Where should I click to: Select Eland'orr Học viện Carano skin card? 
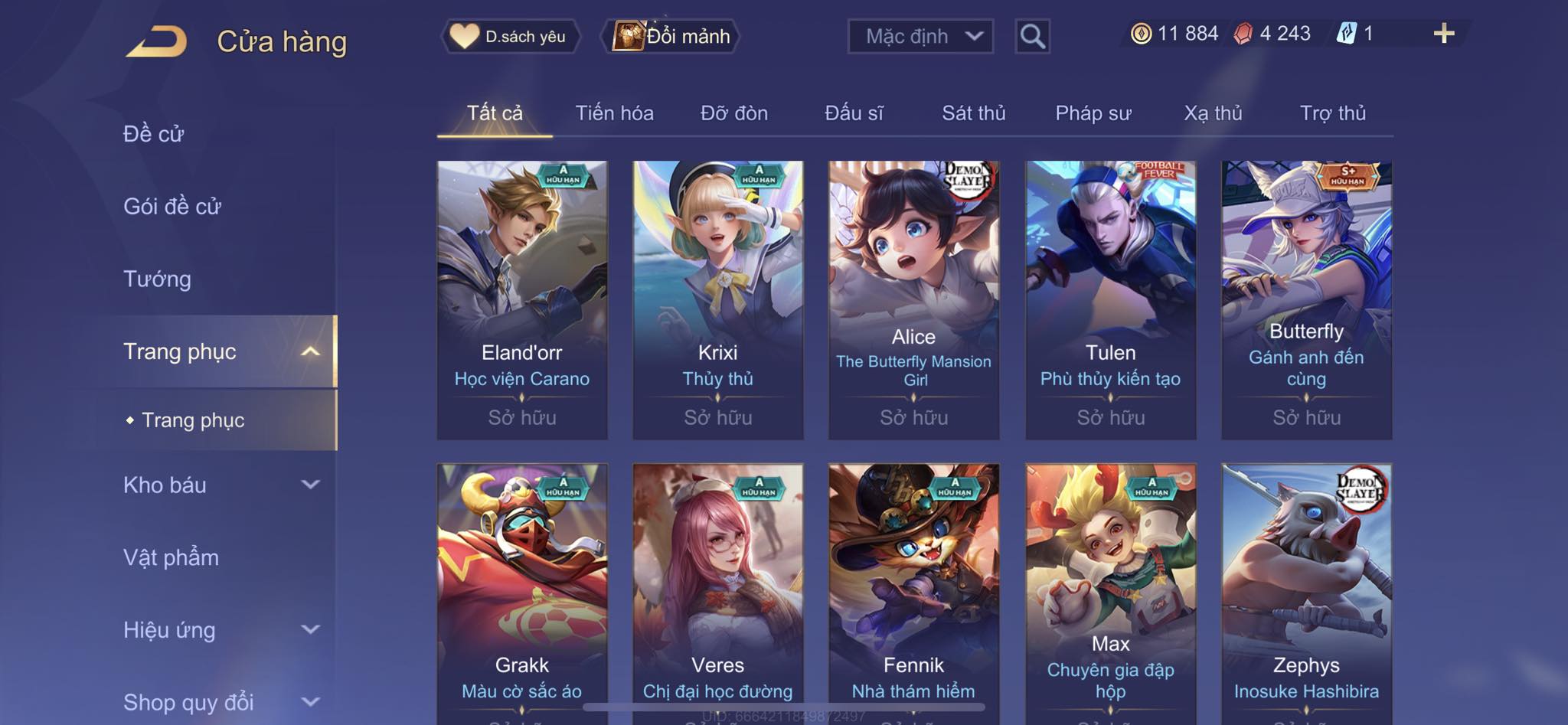(522, 299)
